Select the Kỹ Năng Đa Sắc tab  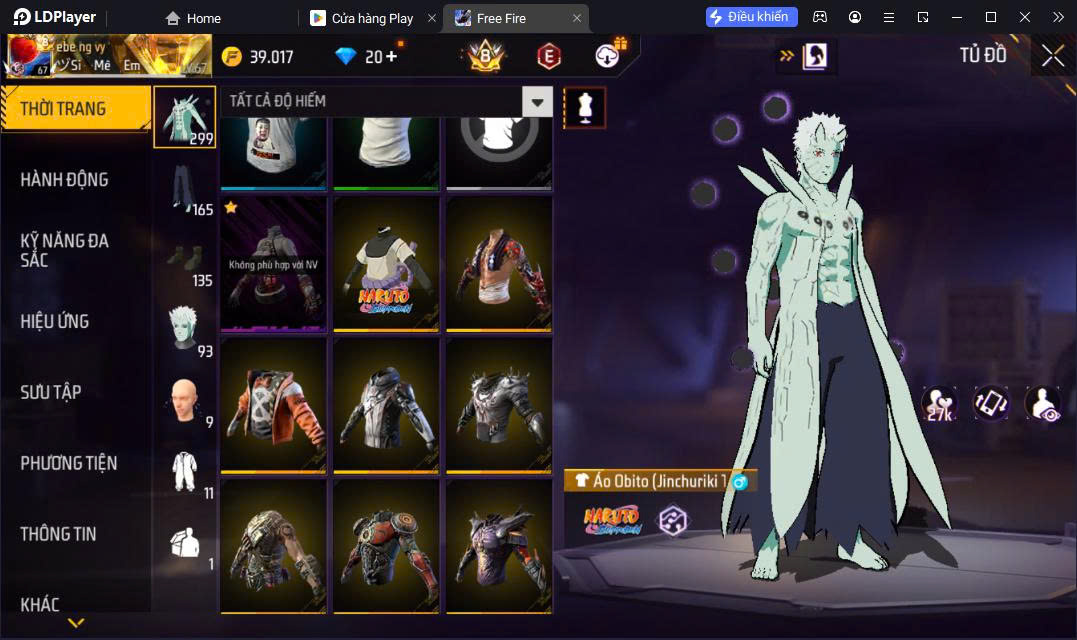[x=65, y=250]
